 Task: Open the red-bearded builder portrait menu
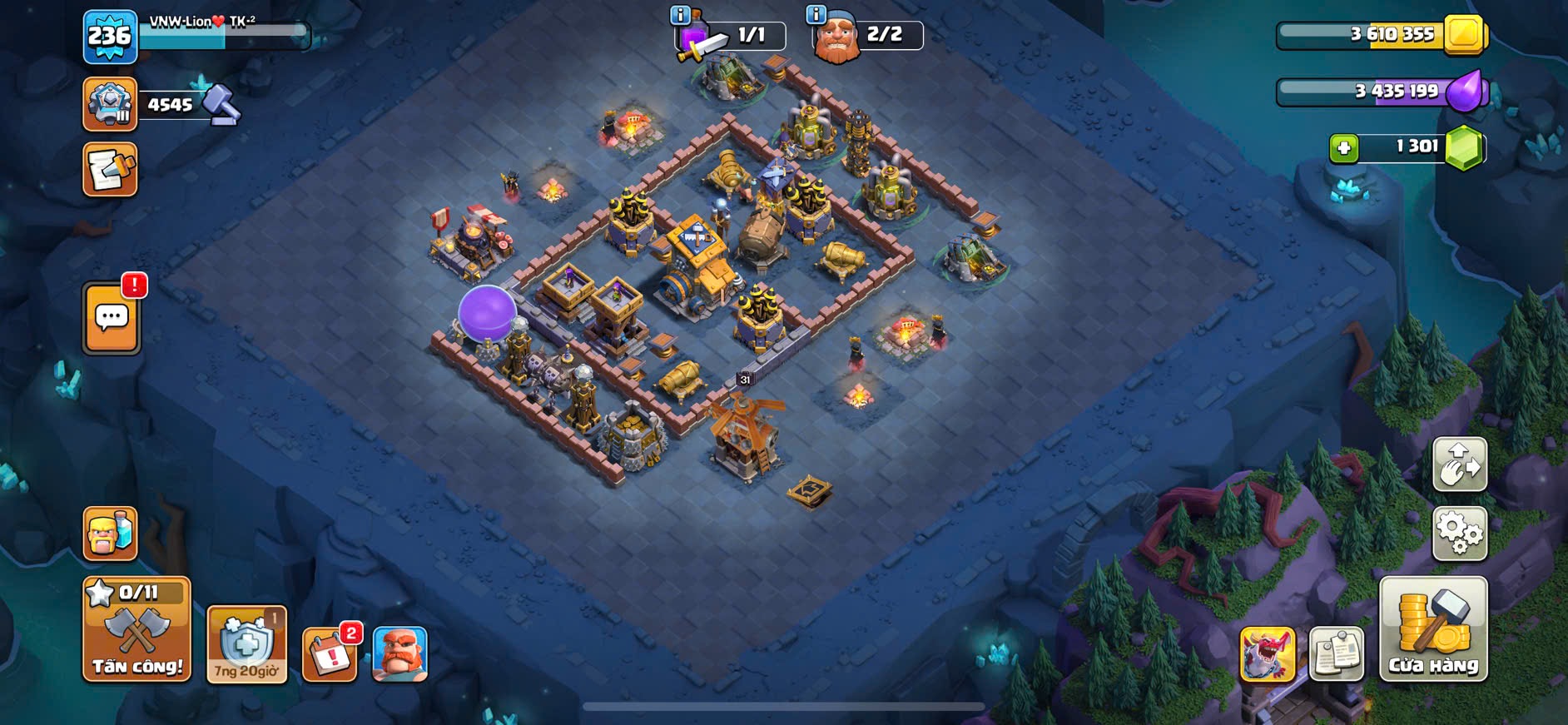pyautogui.click(x=399, y=654)
